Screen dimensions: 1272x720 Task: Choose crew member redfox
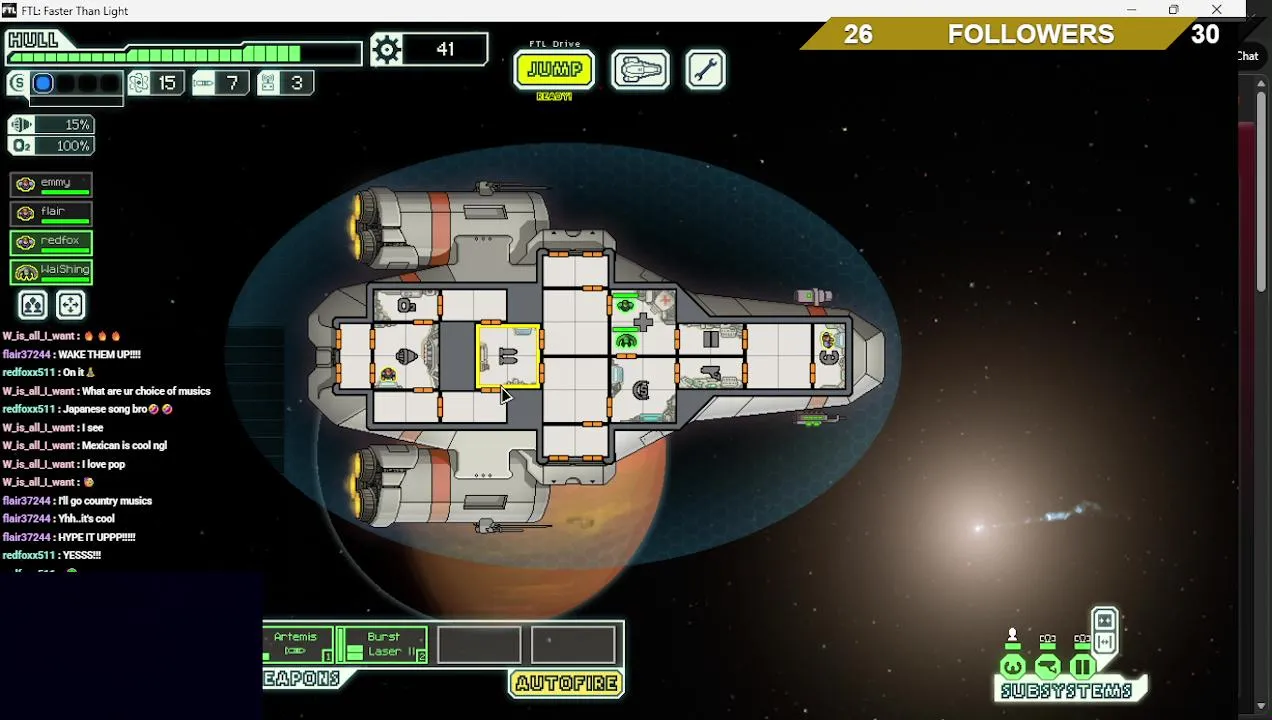(51, 242)
